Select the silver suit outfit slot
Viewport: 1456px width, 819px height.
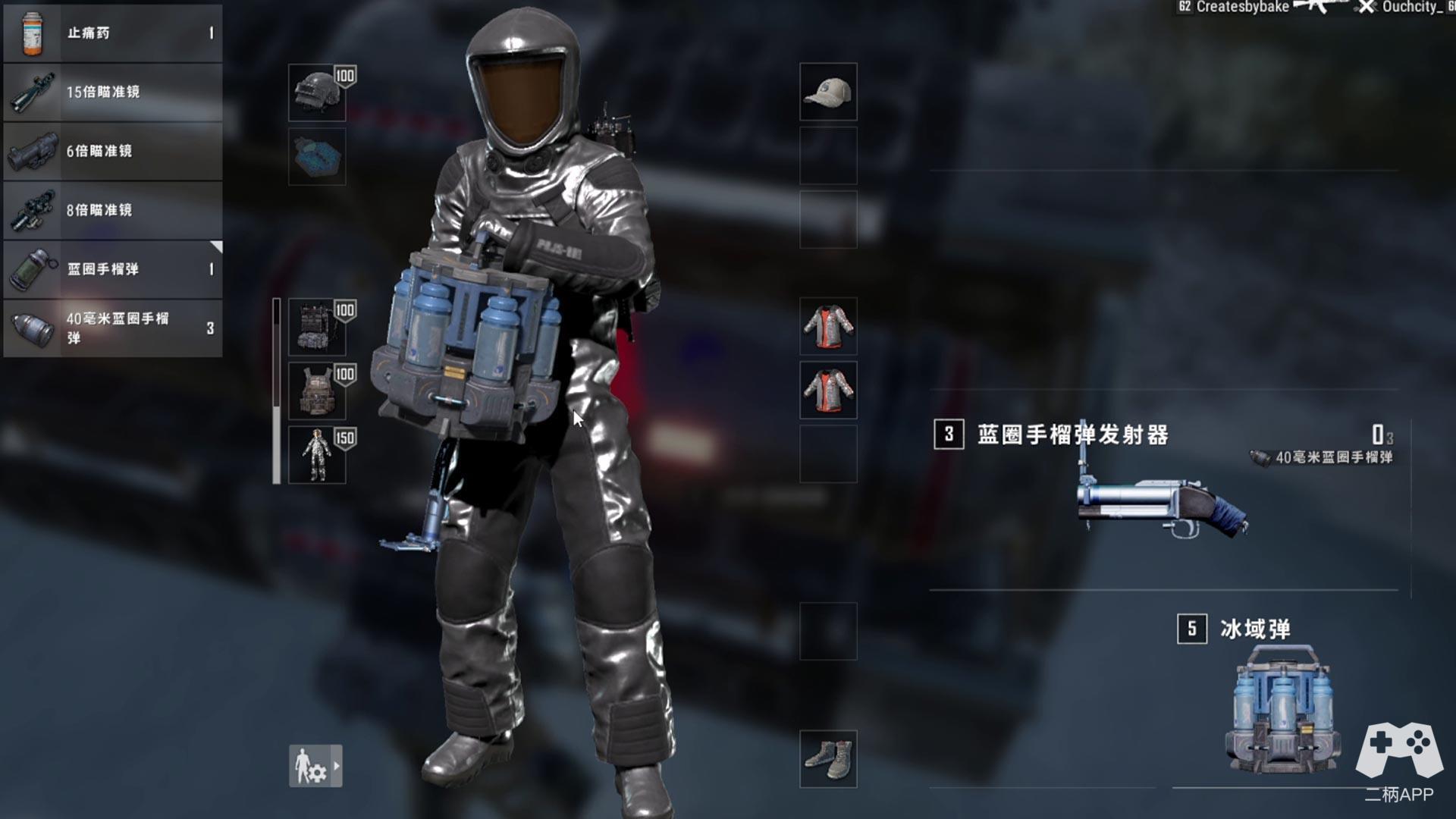(x=317, y=455)
